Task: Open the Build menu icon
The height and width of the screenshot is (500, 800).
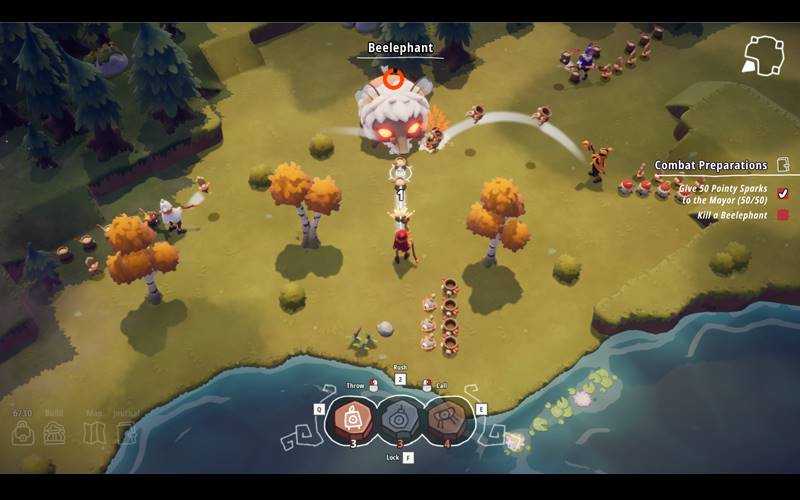Action: click(56, 433)
